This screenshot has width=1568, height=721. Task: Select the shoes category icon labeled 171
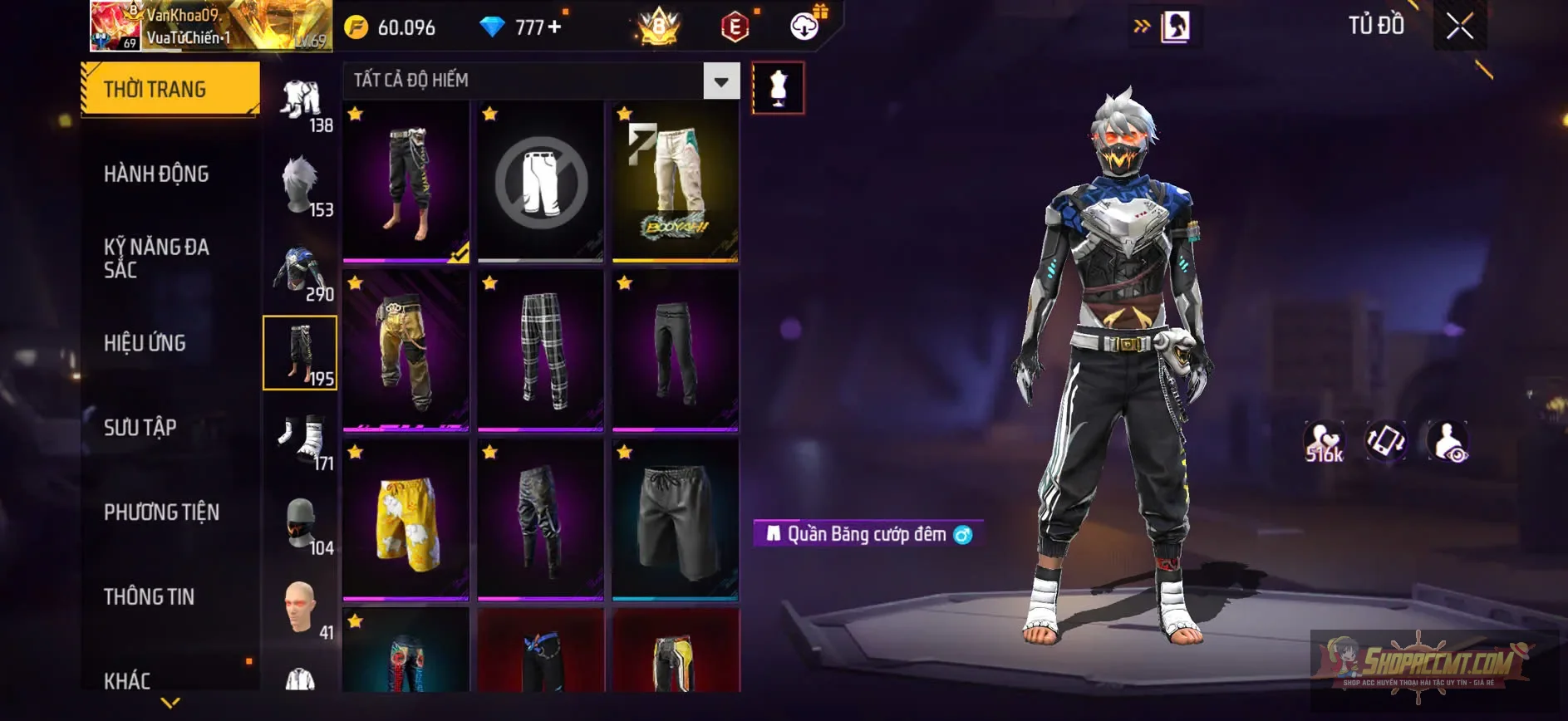click(300, 439)
